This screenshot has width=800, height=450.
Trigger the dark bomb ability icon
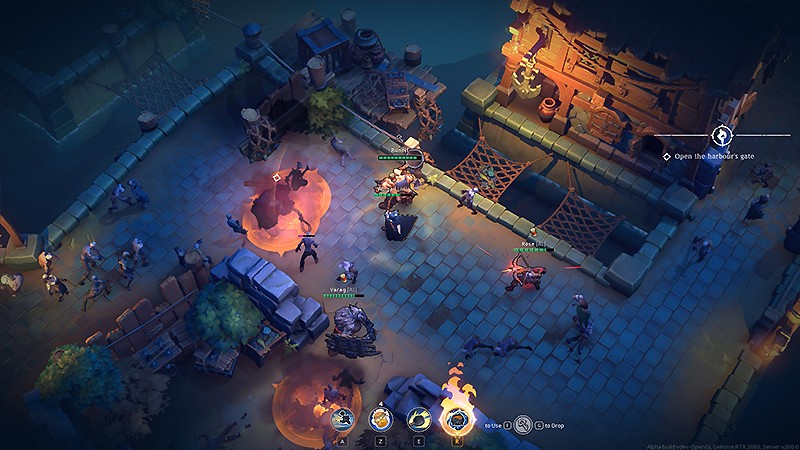tap(419, 420)
